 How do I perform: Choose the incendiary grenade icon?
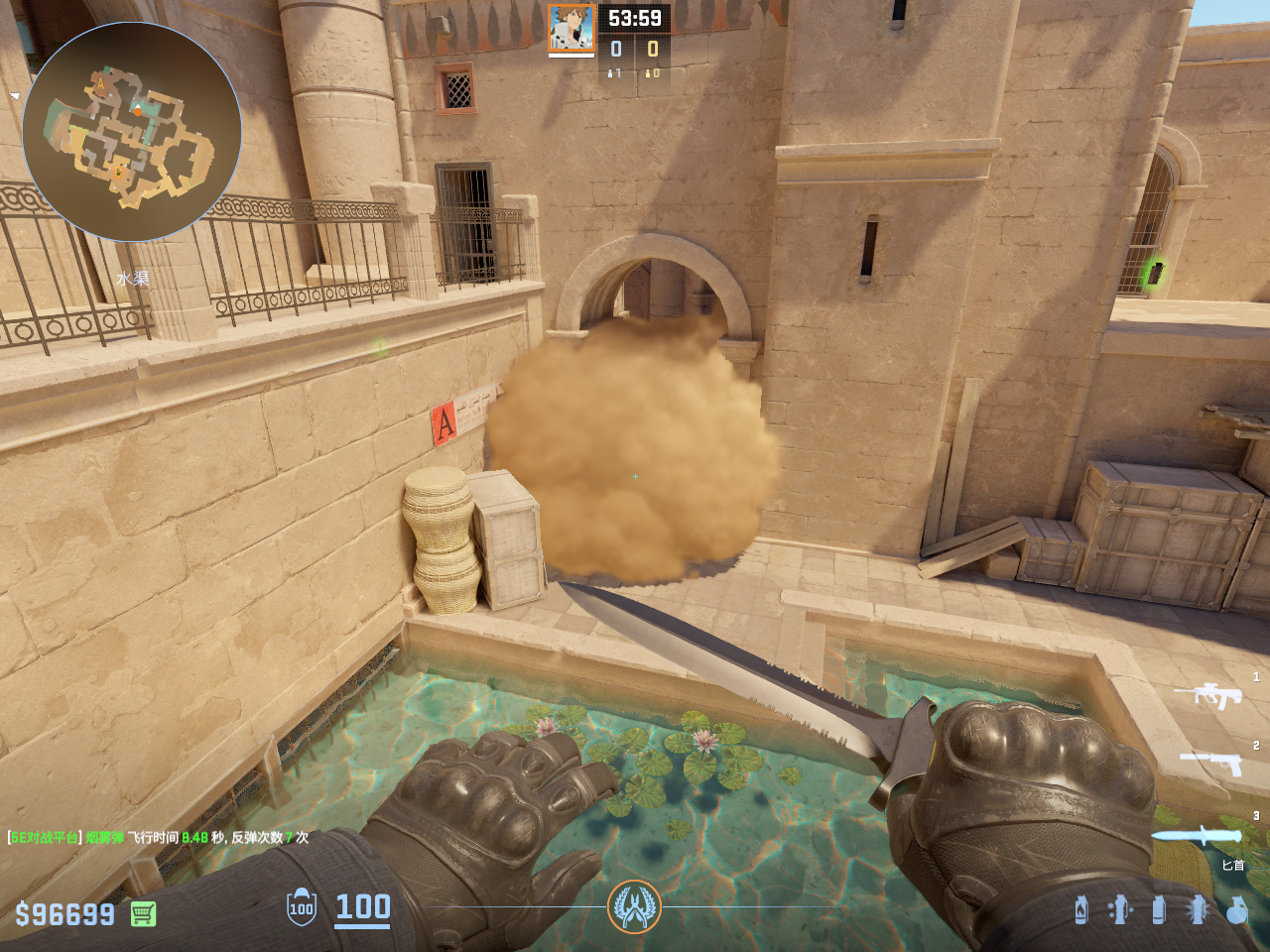pos(1081,909)
